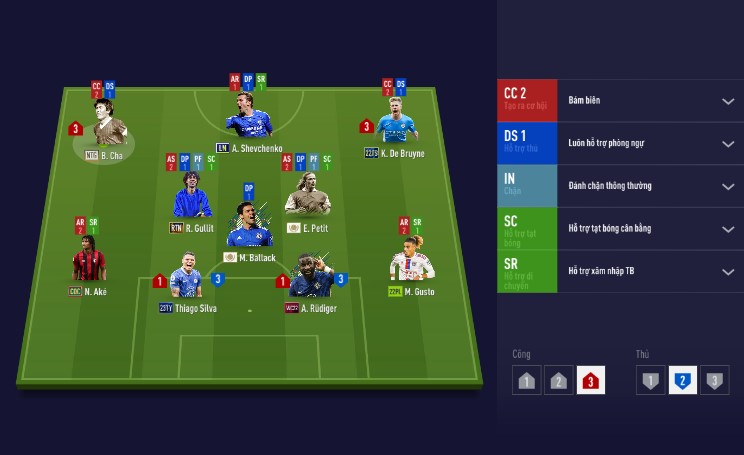Select left back N. Aké
The width and height of the screenshot is (744, 455).
coord(89,261)
